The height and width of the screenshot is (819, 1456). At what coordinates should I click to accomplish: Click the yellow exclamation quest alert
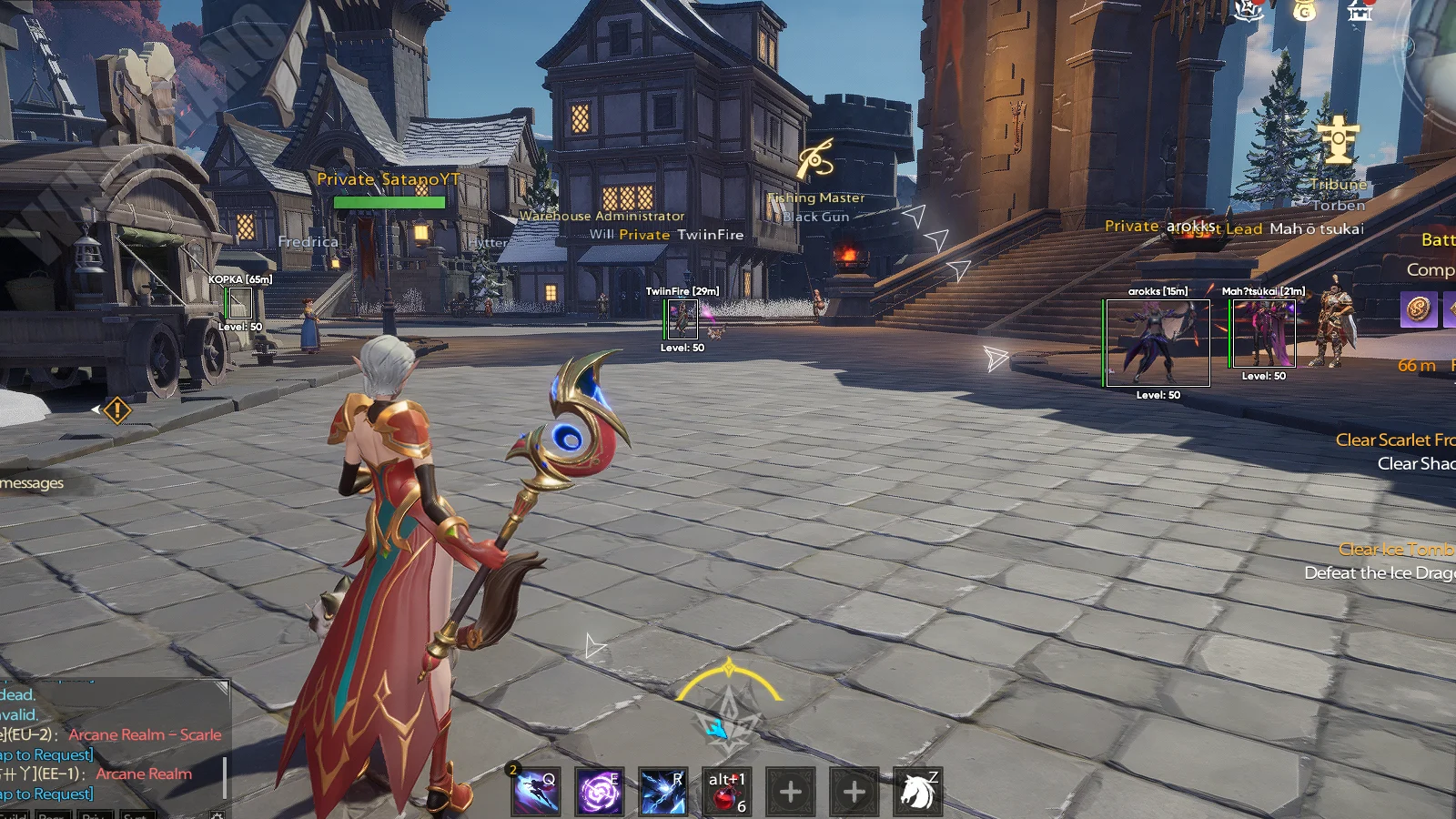(x=117, y=410)
